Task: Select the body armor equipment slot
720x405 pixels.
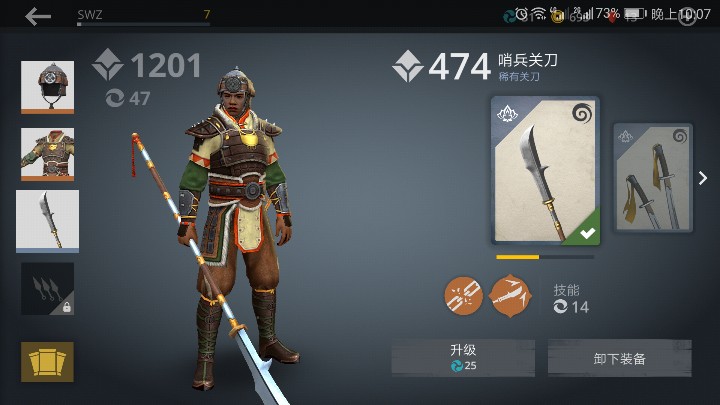Action: click(47, 154)
